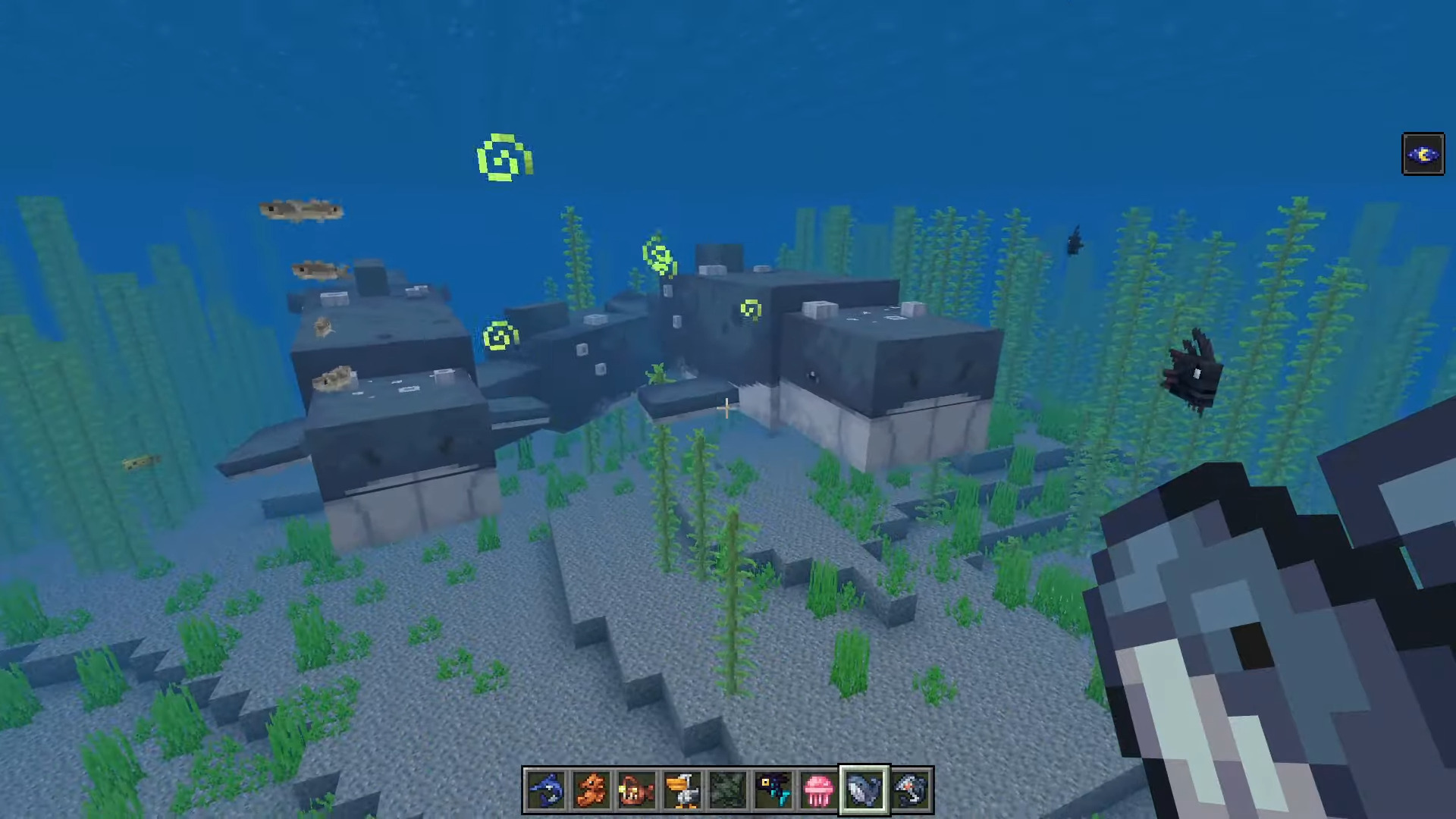Image resolution: width=1456 pixels, height=819 pixels.
Task: Select the pink jellyfish hotbar slot
Action: [x=819, y=790]
